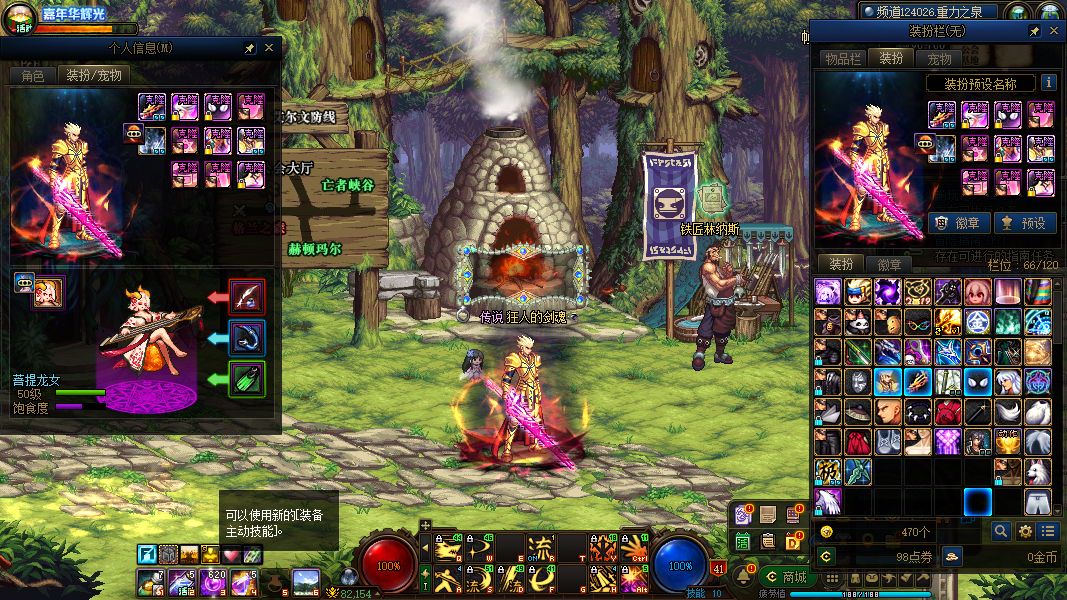This screenshot has height=600, width=1067.
Task: Click the inventory list sort button
Action: click(1047, 532)
